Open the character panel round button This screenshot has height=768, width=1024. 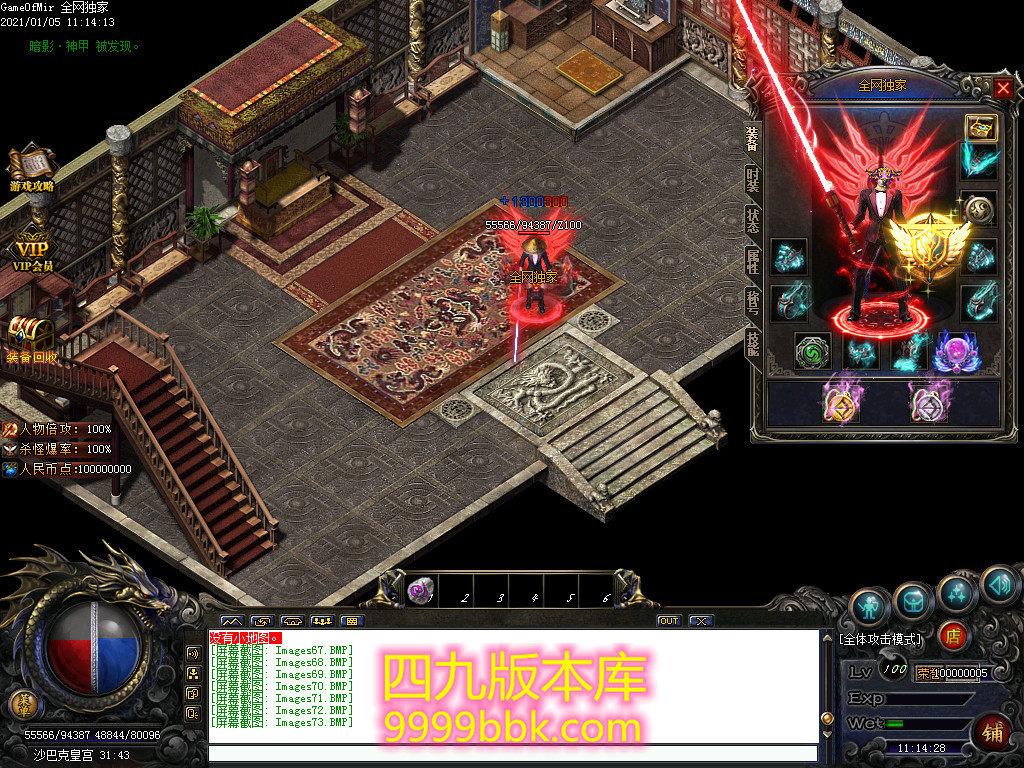coord(870,606)
